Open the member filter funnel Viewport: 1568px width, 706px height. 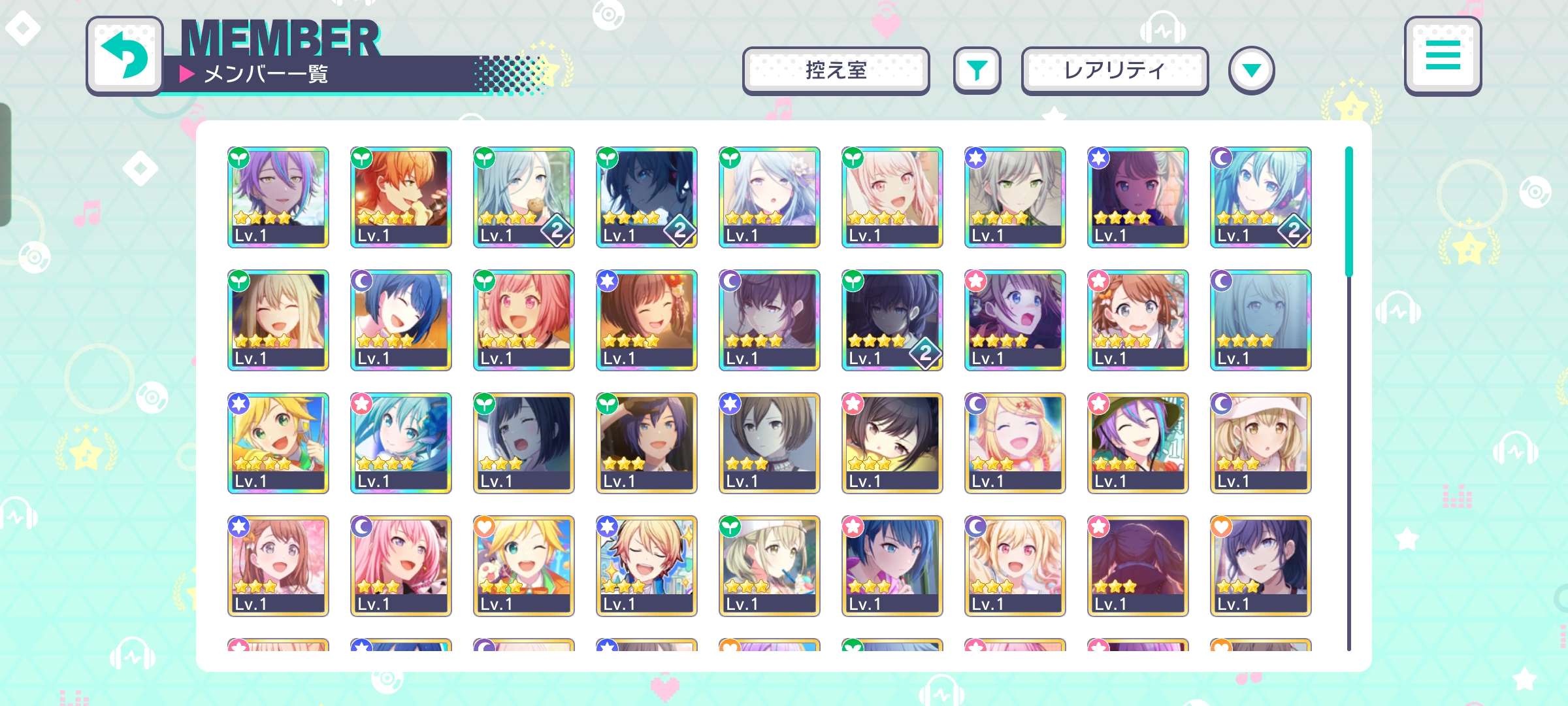pyautogui.click(x=977, y=71)
